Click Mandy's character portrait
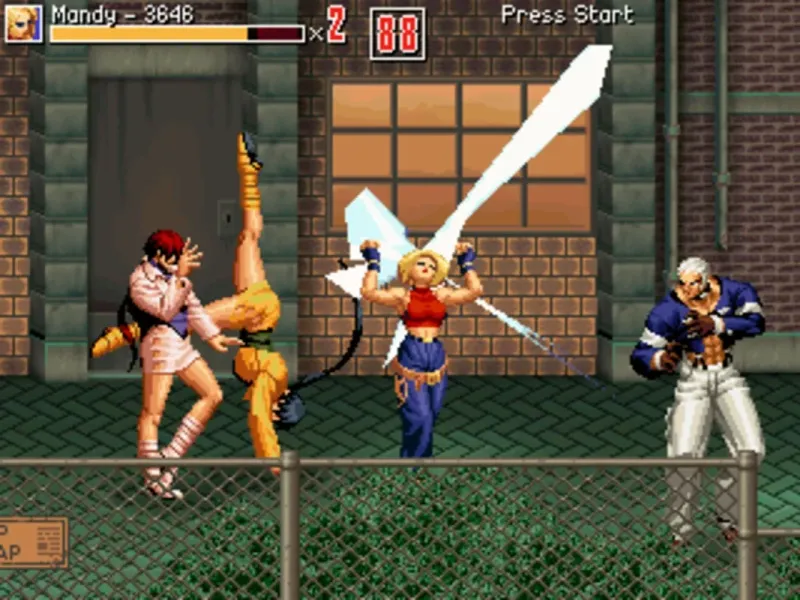Viewport: 800px width, 600px height. [x=23, y=24]
